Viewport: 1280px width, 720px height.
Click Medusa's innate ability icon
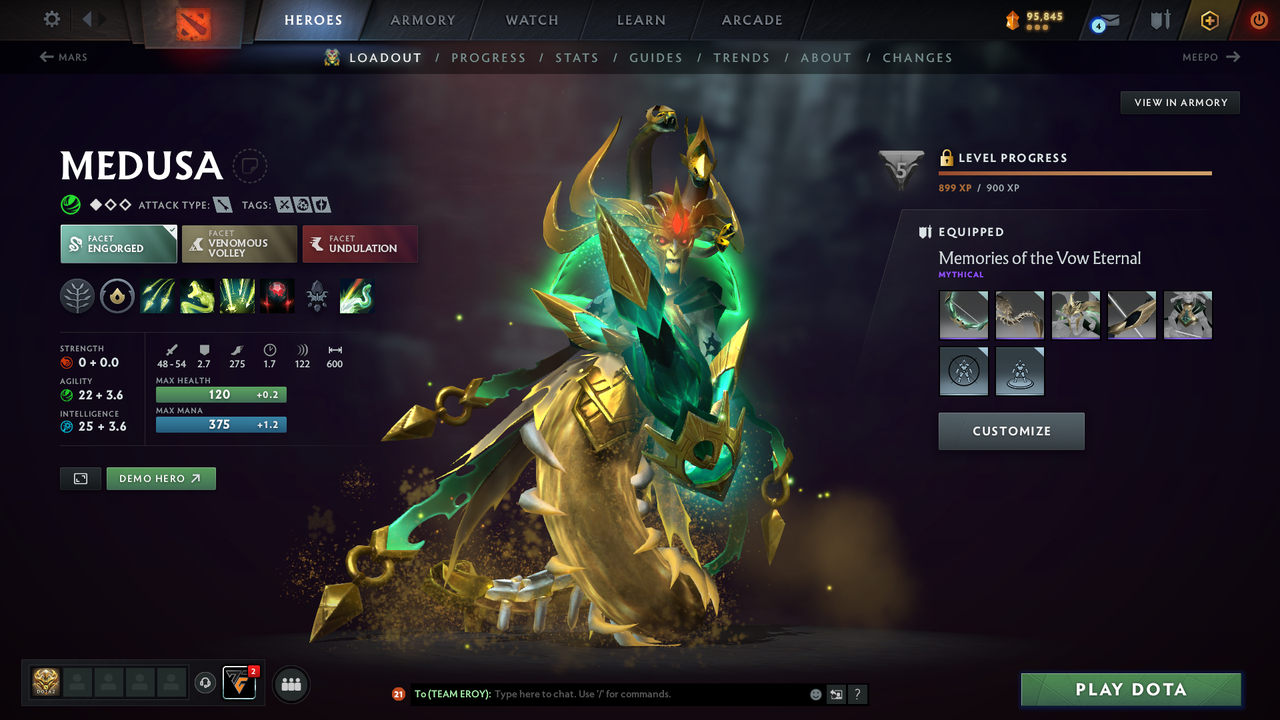tap(117, 295)
